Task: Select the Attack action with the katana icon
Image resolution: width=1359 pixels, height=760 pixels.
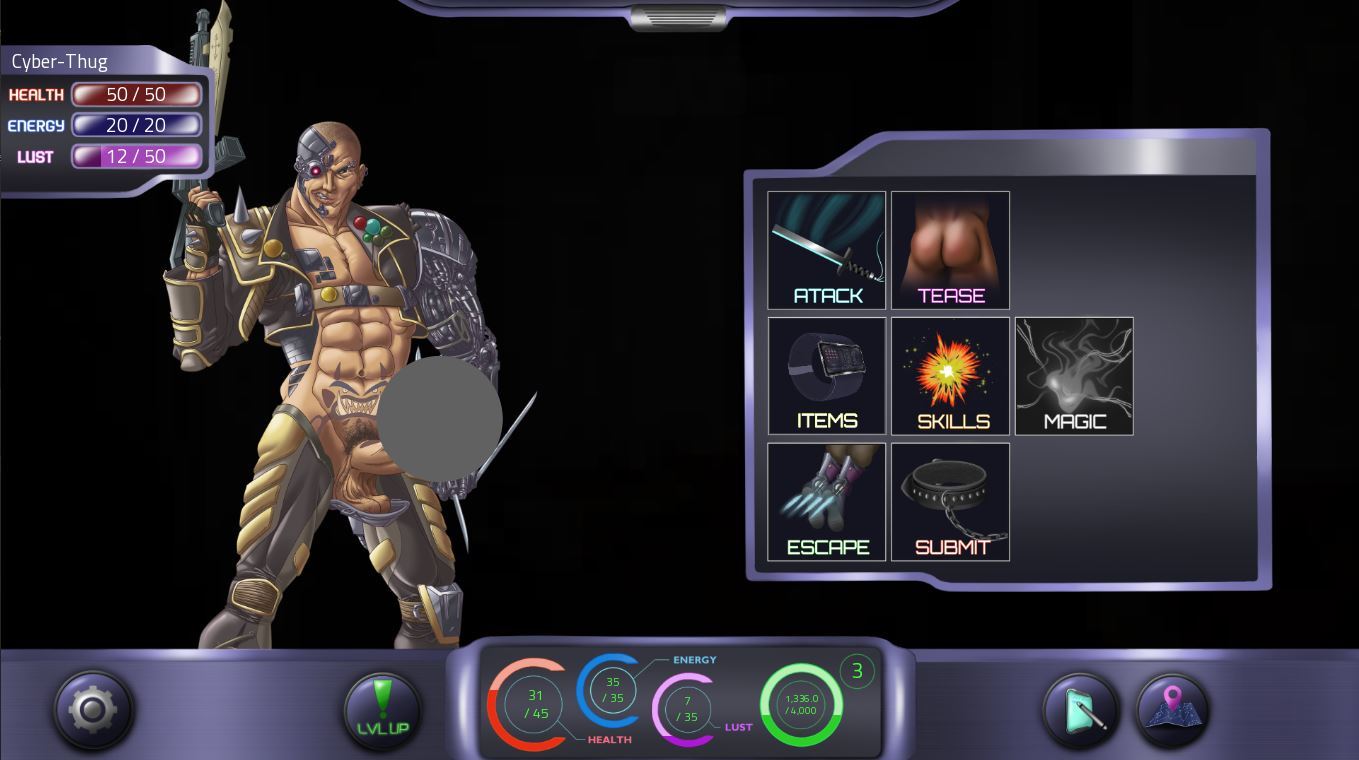Action: tap(826, 250)
